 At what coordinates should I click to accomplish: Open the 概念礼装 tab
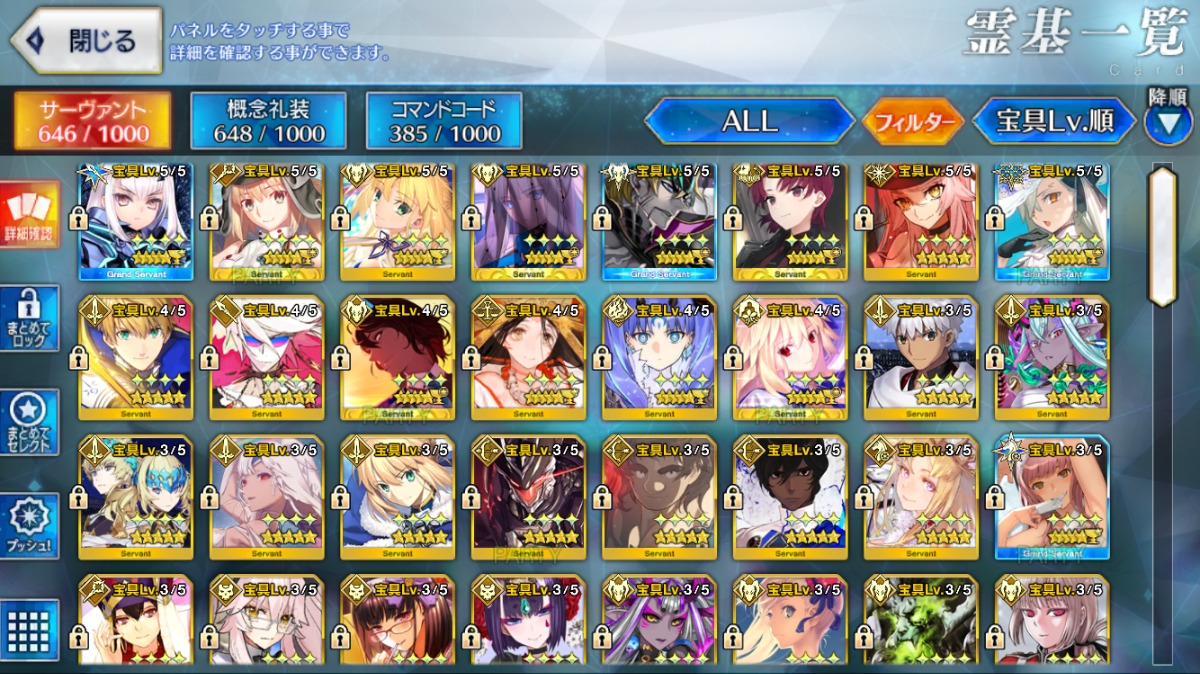[x=269, y=121]
